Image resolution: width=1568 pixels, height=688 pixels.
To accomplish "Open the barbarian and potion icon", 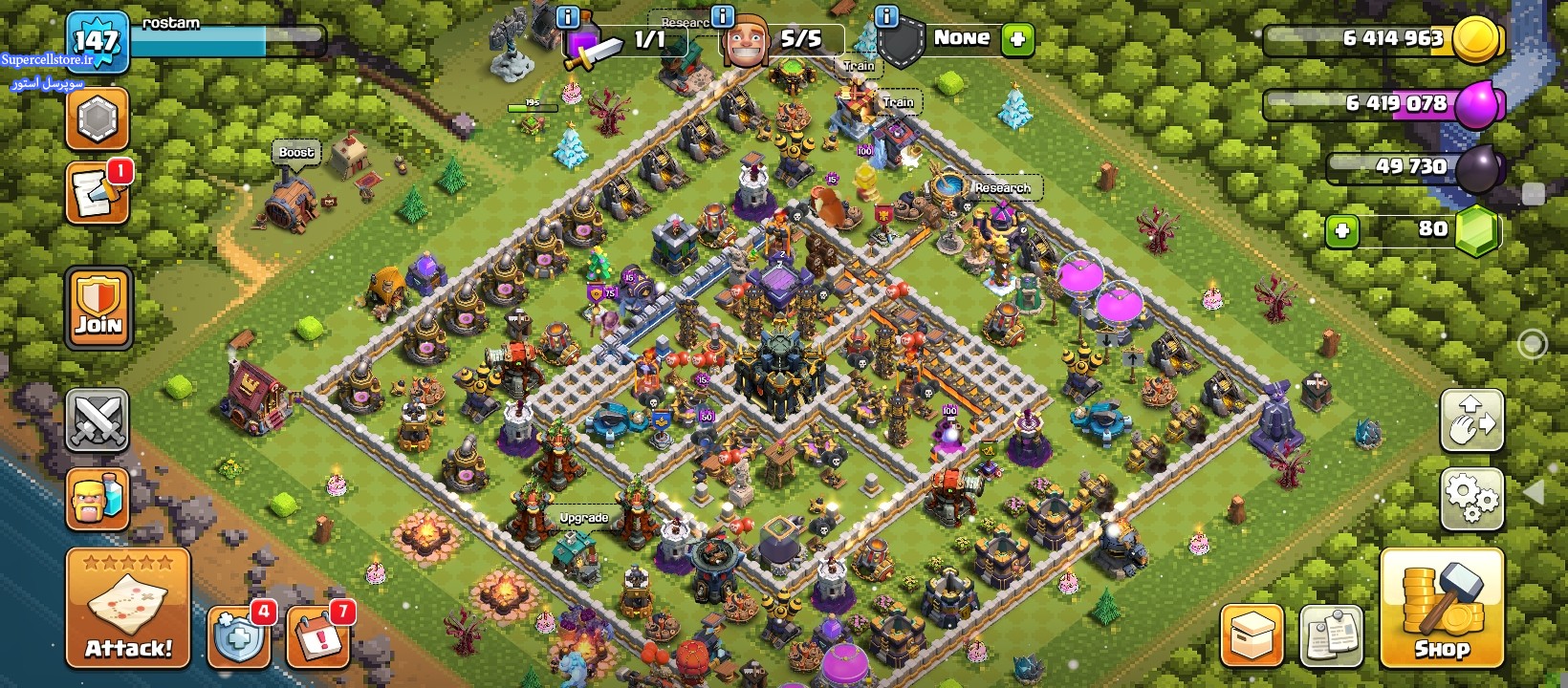I will (x=97, y=498).
